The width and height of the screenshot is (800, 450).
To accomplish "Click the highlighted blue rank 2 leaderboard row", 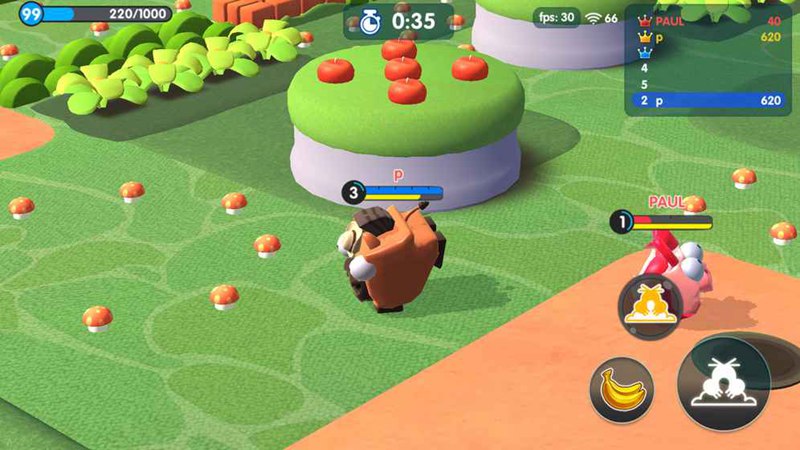I will tap(708, 101).
